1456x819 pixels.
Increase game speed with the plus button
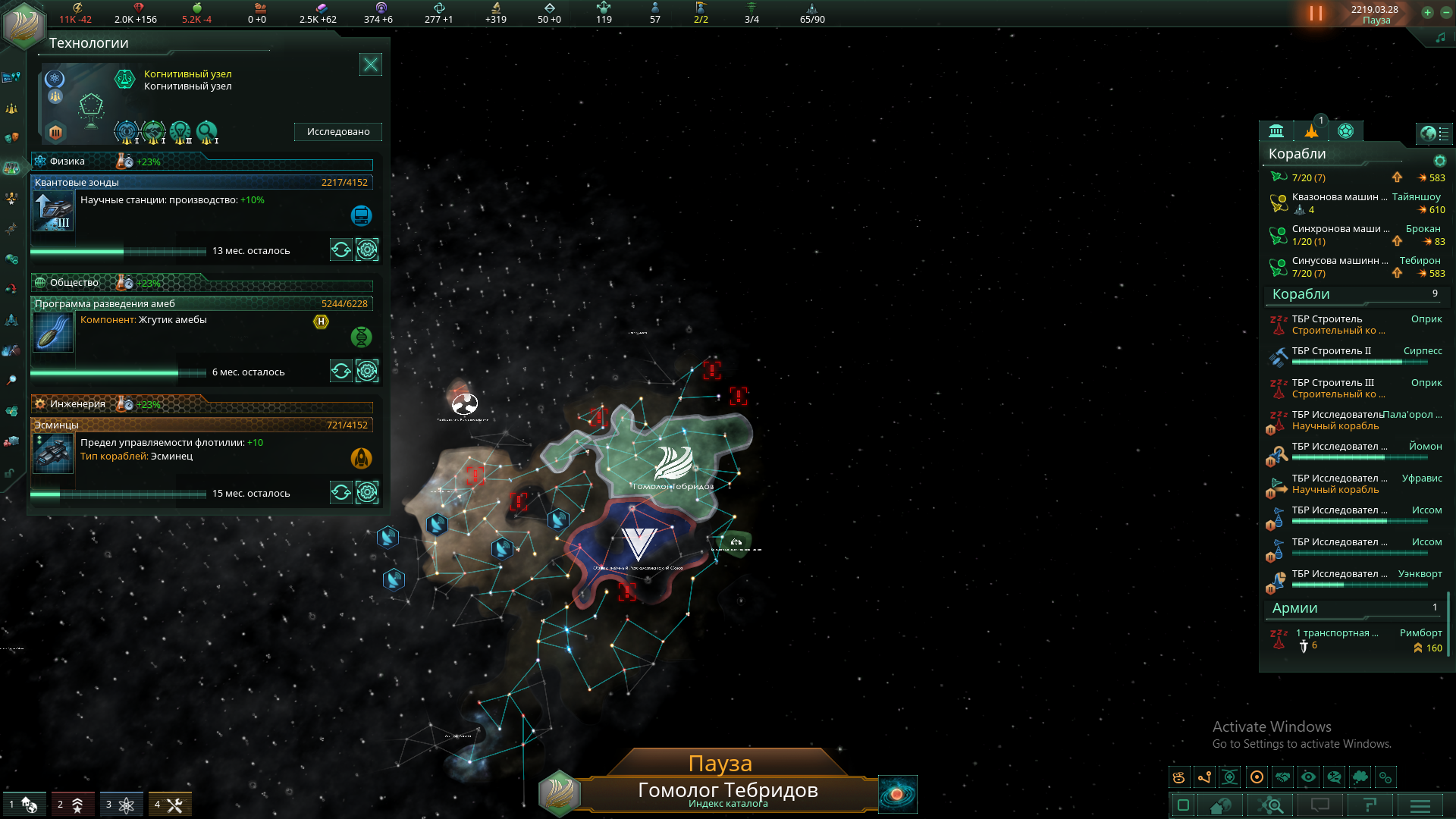pyautogui.click(x=1427, y=12)
